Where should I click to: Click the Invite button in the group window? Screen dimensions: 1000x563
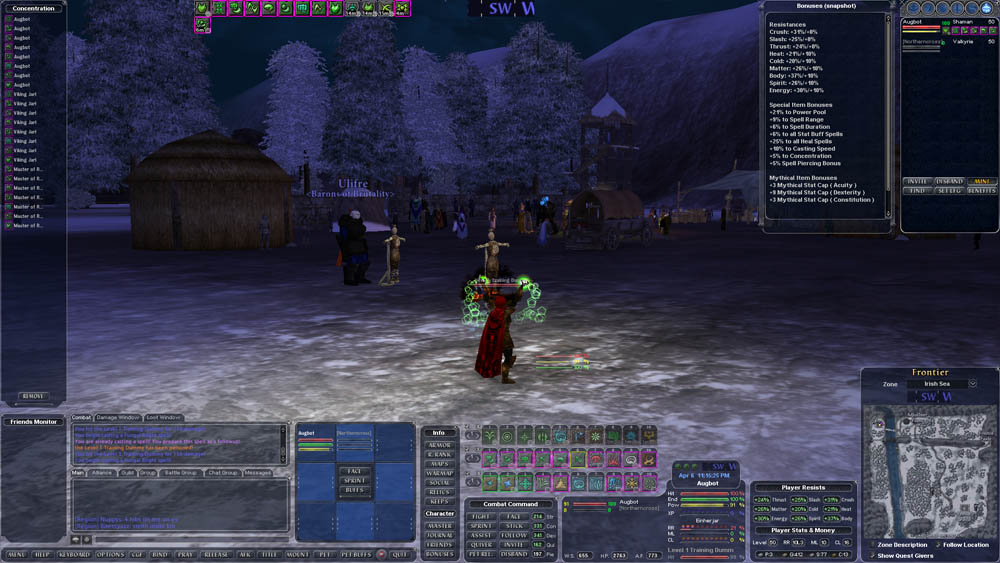pyautogui.click(x=917, y=181)
